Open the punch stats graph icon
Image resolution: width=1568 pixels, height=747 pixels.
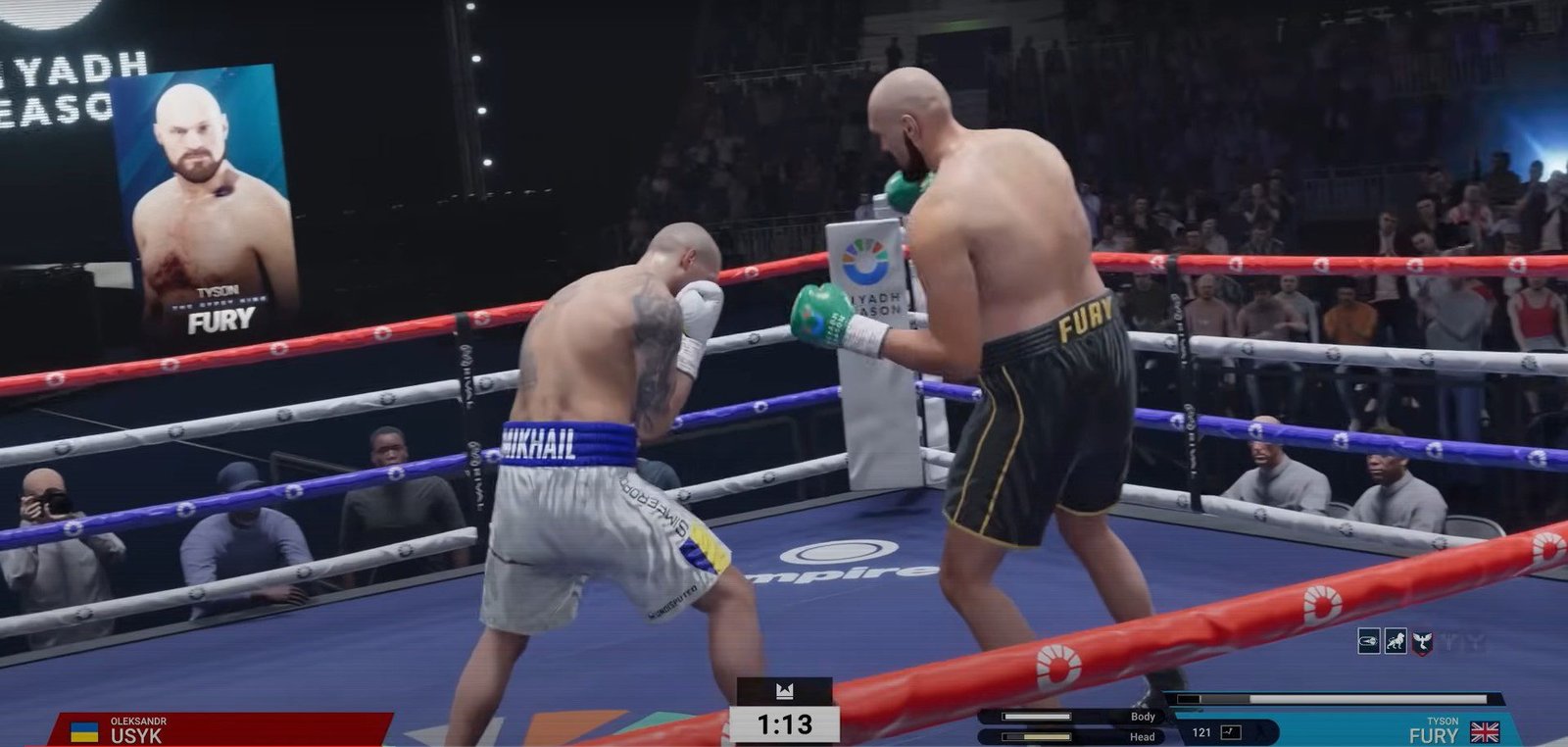(x=1231, y=732)
